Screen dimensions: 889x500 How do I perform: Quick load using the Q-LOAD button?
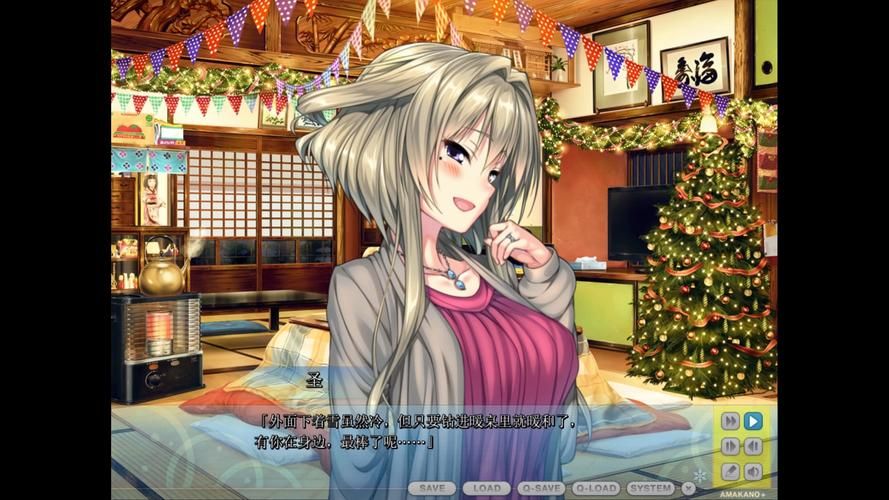coord(596,488)
